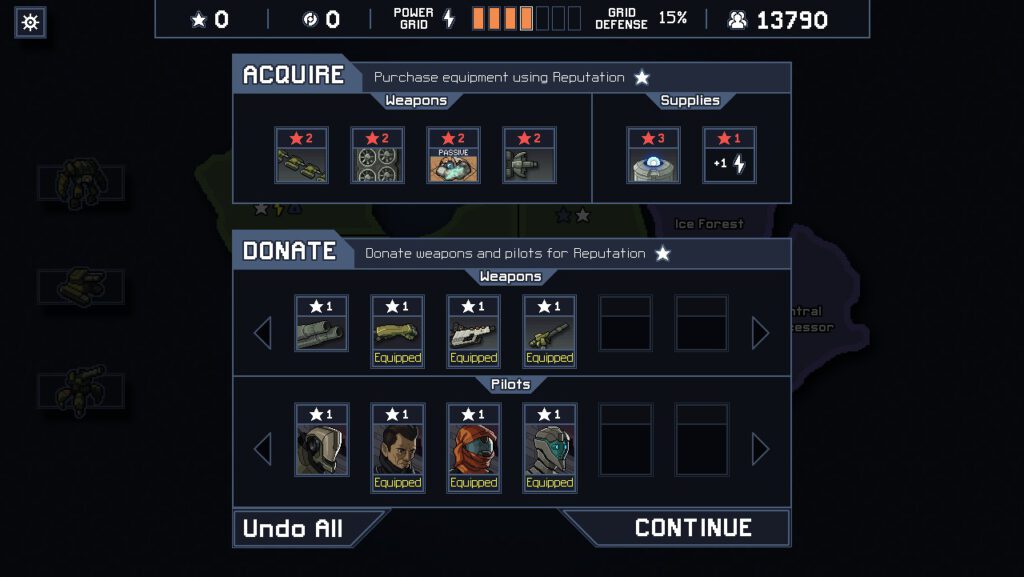Screen dimensions: 1024x577
Task: Purchase the blue-domed reactor supply
Action: click(653, 156)
